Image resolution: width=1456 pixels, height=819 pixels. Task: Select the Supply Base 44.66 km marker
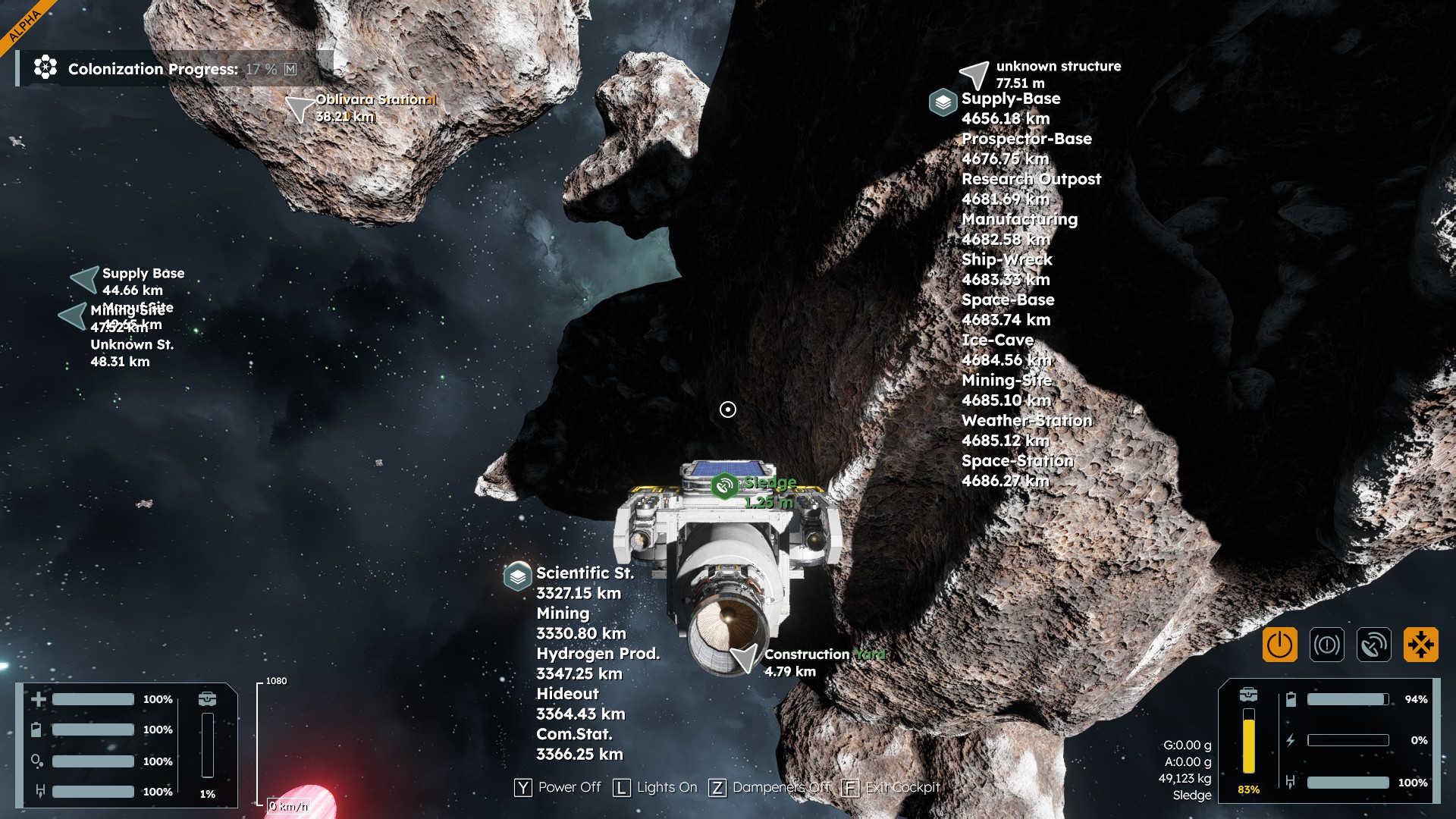point(86,279)
